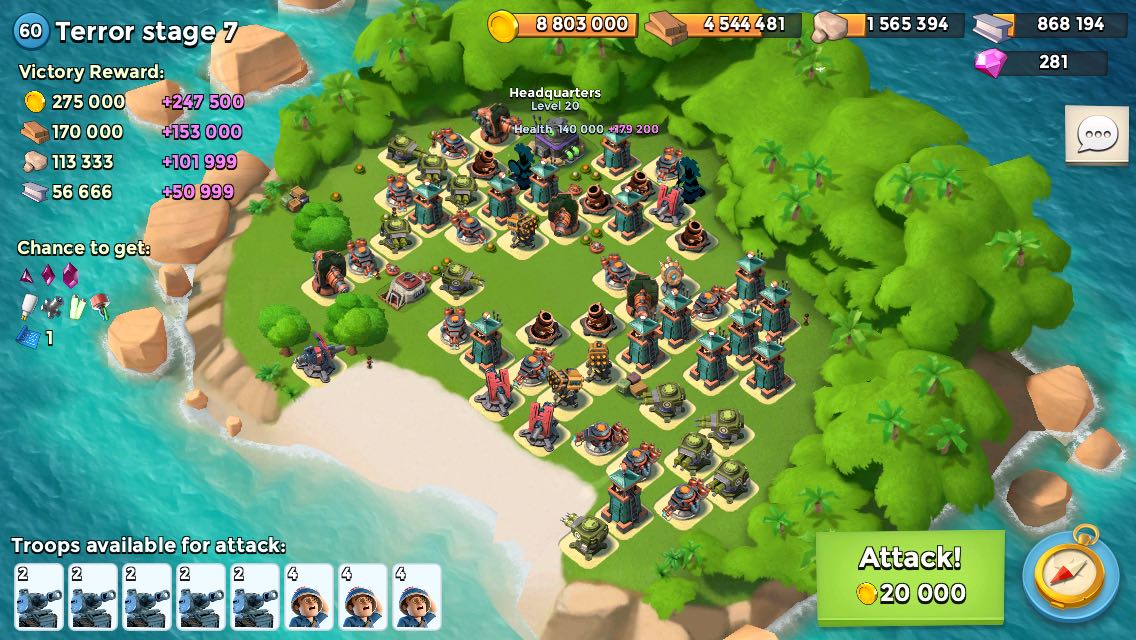This screenshot has width=1136, height=640.
Task: Open the chat speech bubble
Action: [1097, 134]
